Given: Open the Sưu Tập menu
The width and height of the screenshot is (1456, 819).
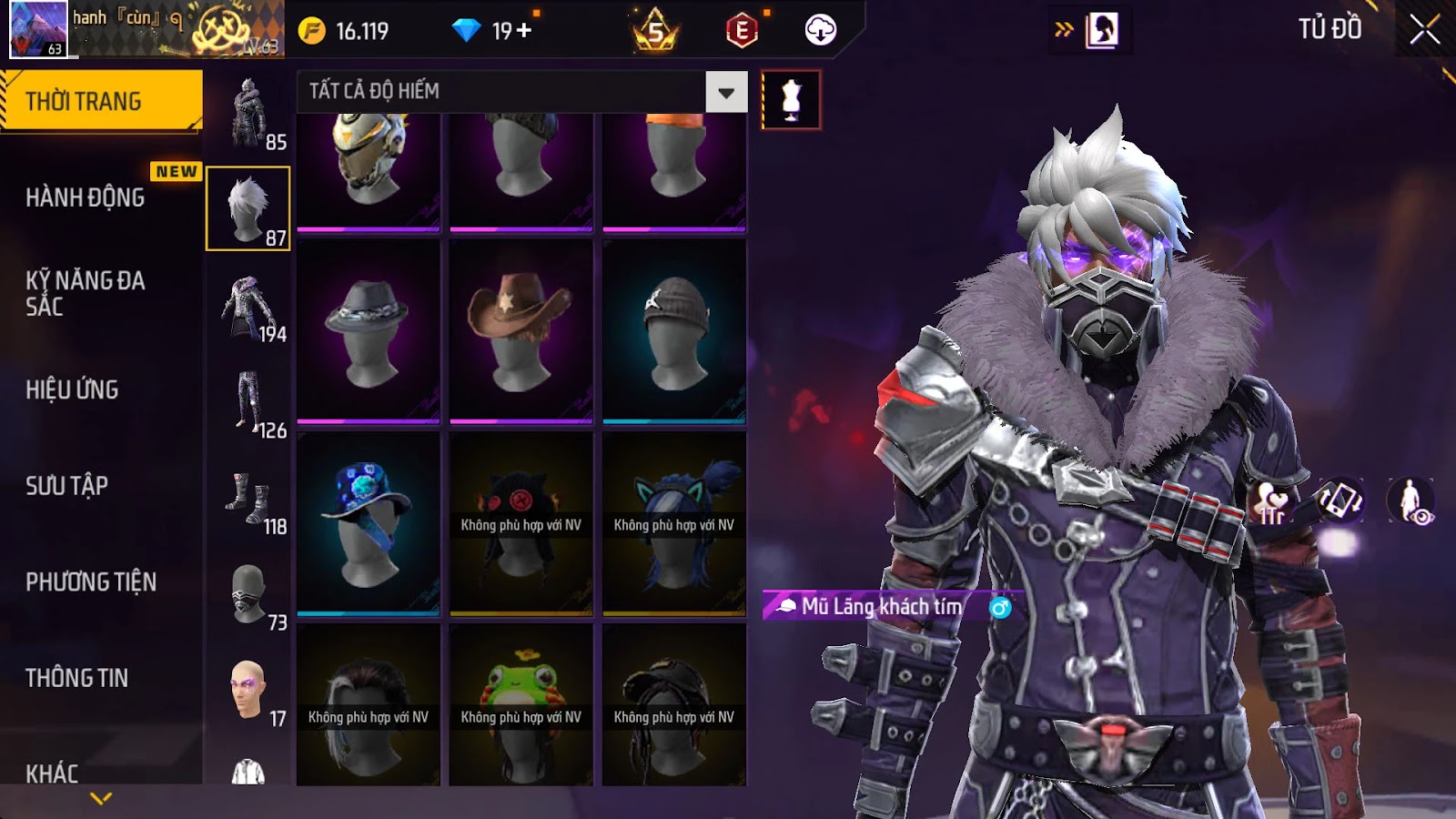Looking at the screenshot, I should click(67, 486).
